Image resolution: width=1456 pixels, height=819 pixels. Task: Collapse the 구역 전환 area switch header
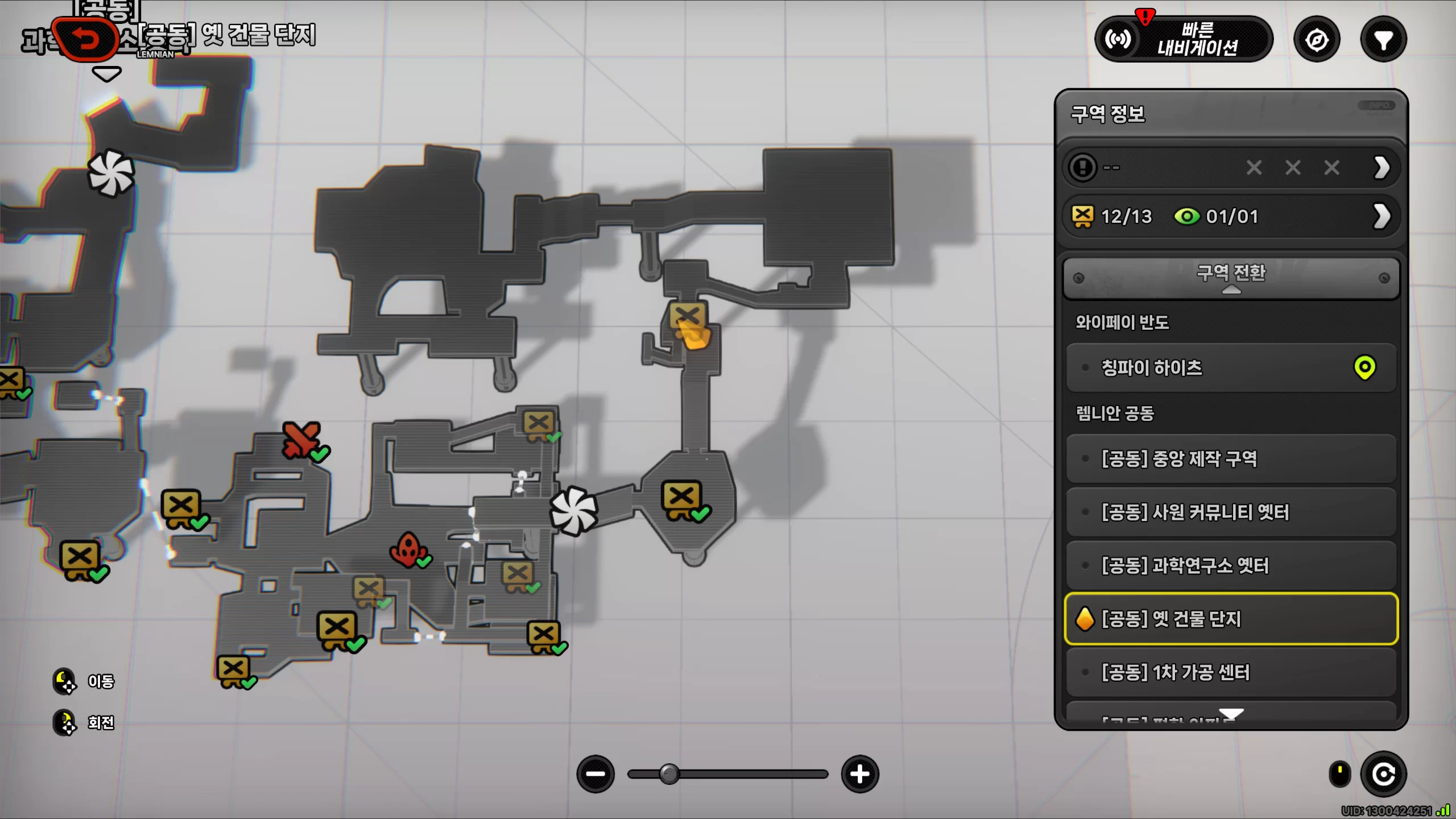pos(1231,278)
